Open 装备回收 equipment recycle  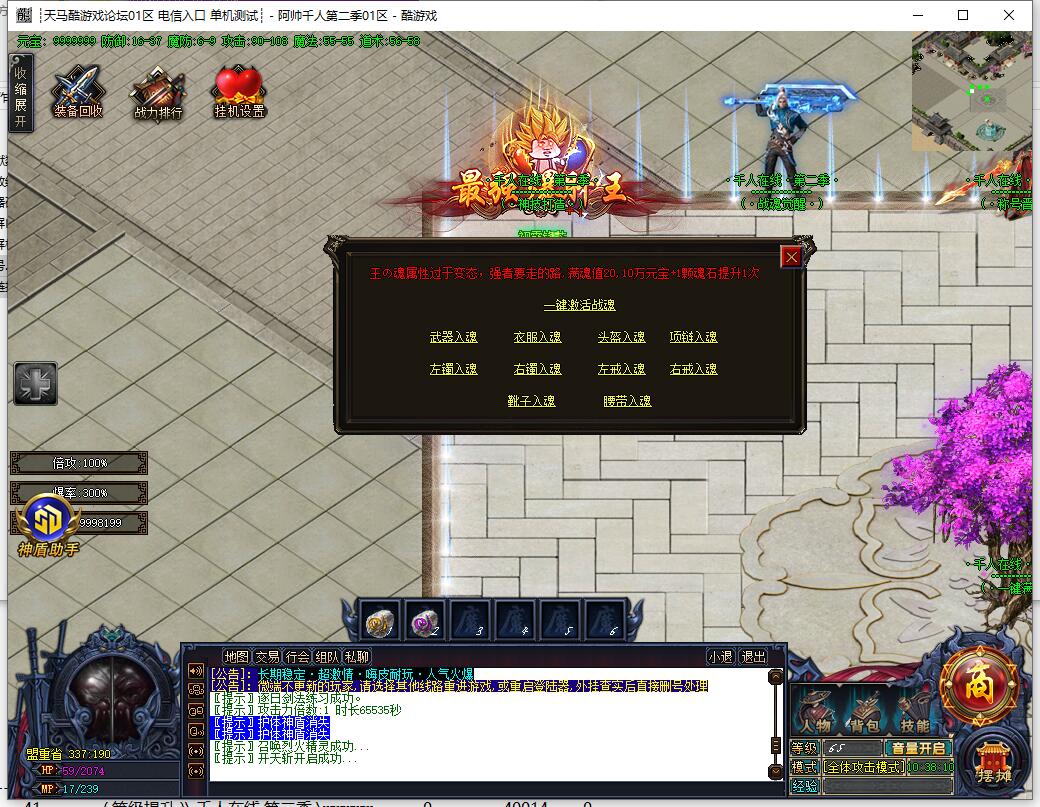(x=78, y=93)
